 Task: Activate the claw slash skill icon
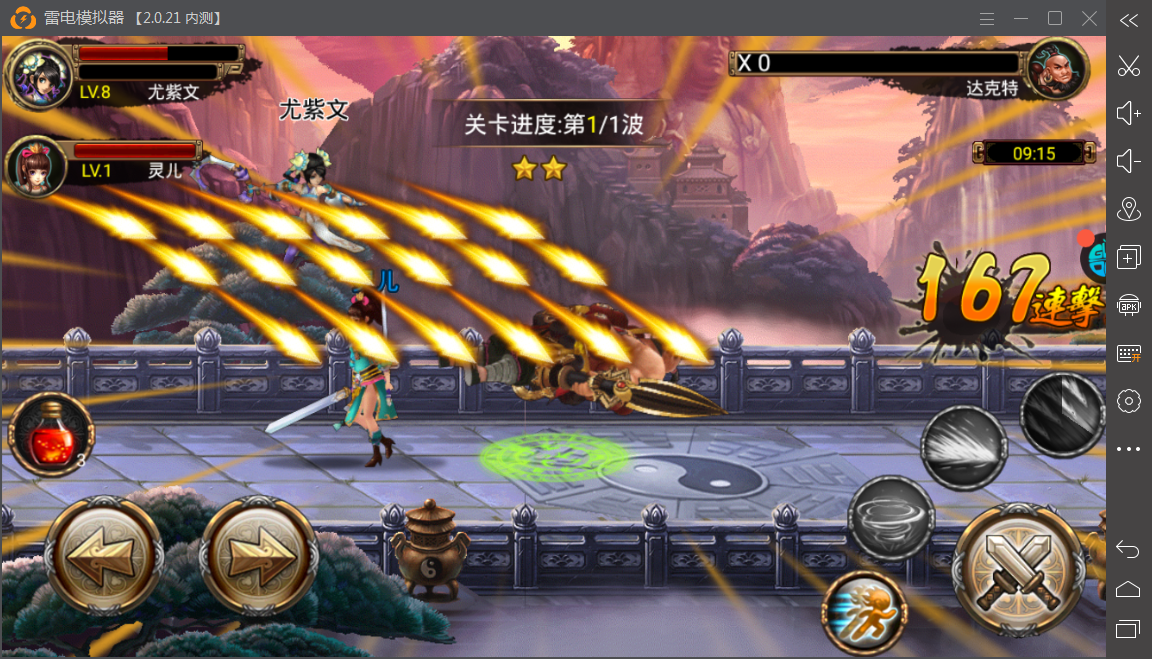click(x=1063, y=413)
